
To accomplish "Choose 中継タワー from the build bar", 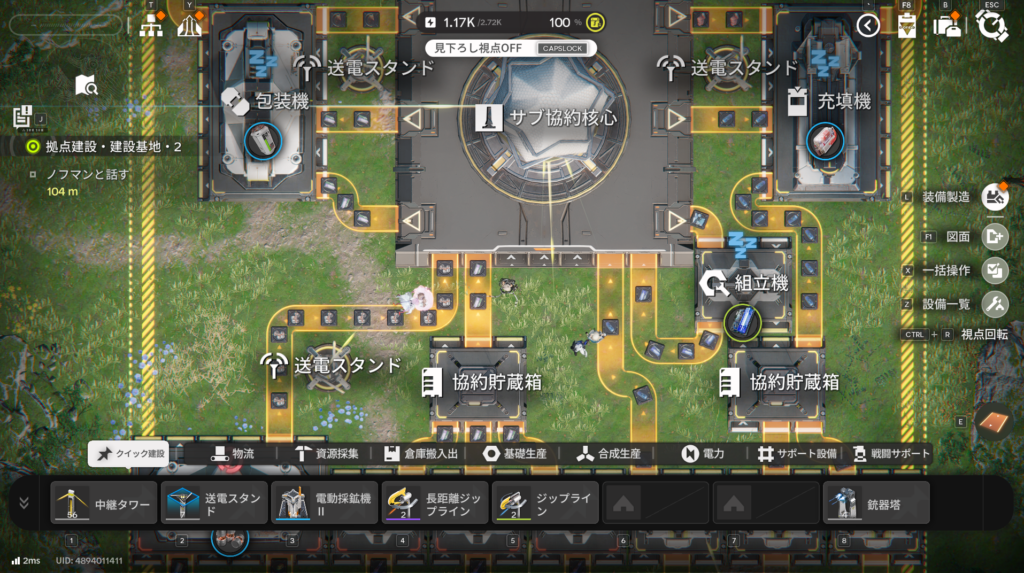I will pos(105,503).
